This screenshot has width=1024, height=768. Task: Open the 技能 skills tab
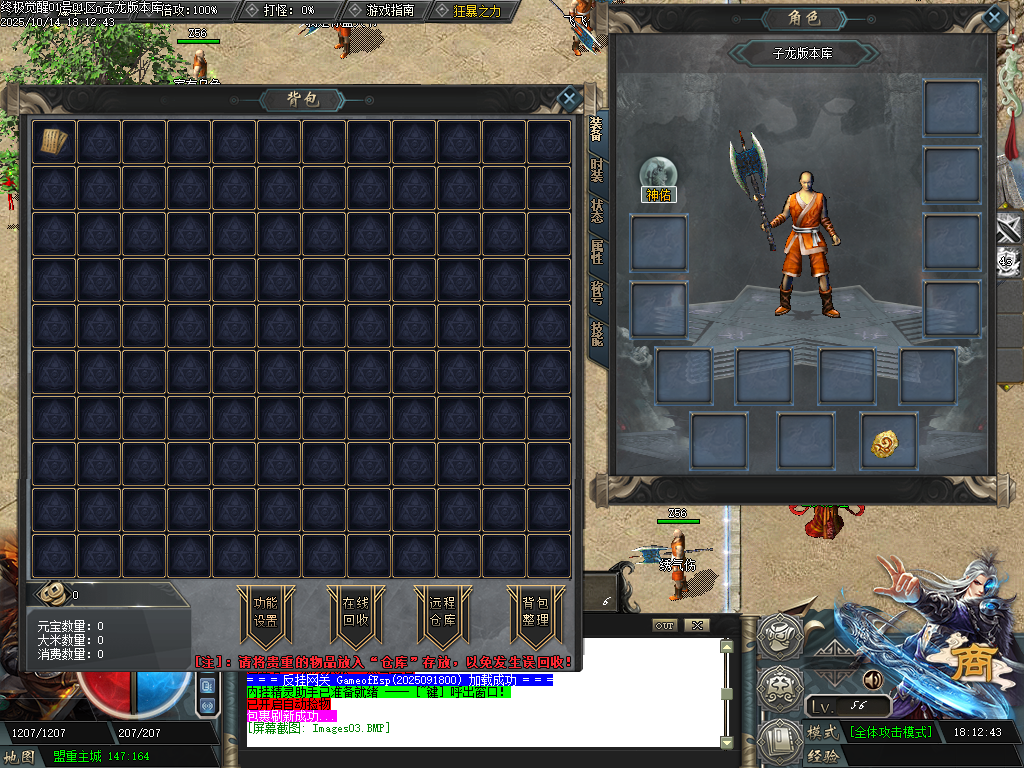point(596,333)
